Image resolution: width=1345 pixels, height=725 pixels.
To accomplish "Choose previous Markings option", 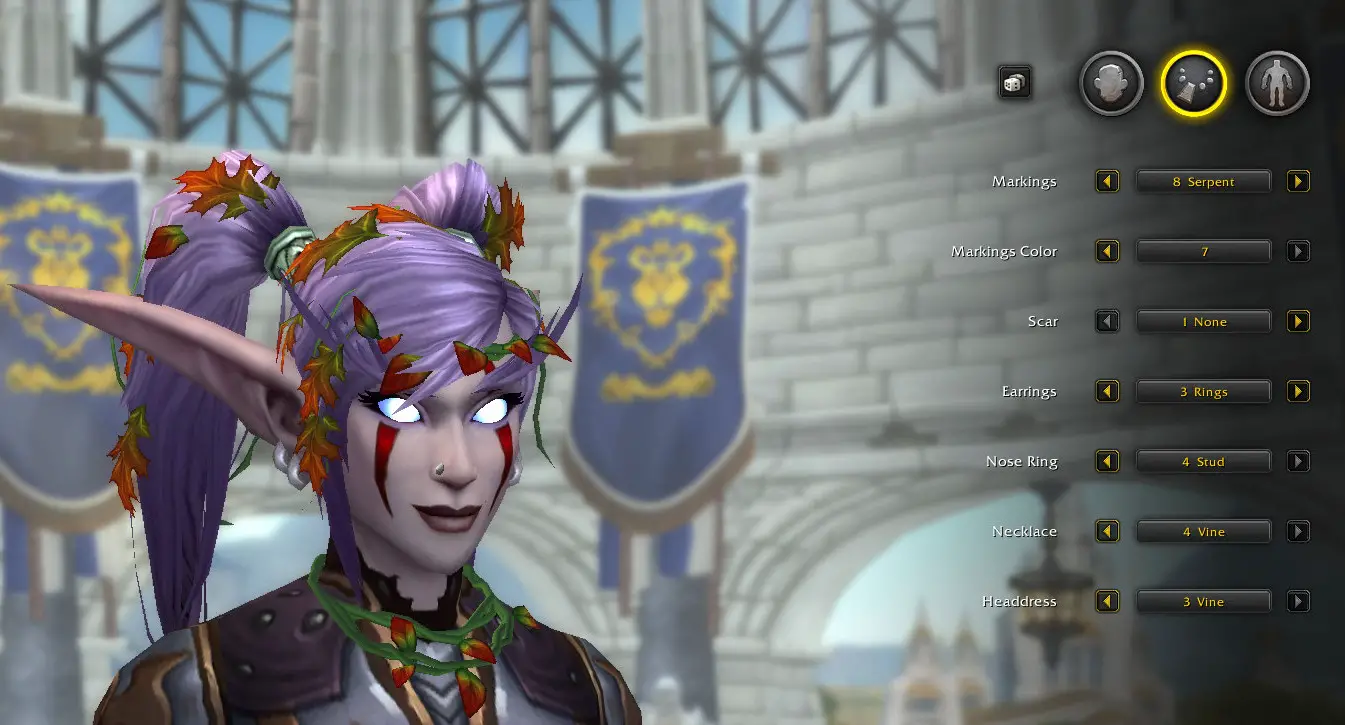I will coord(1107,182).
